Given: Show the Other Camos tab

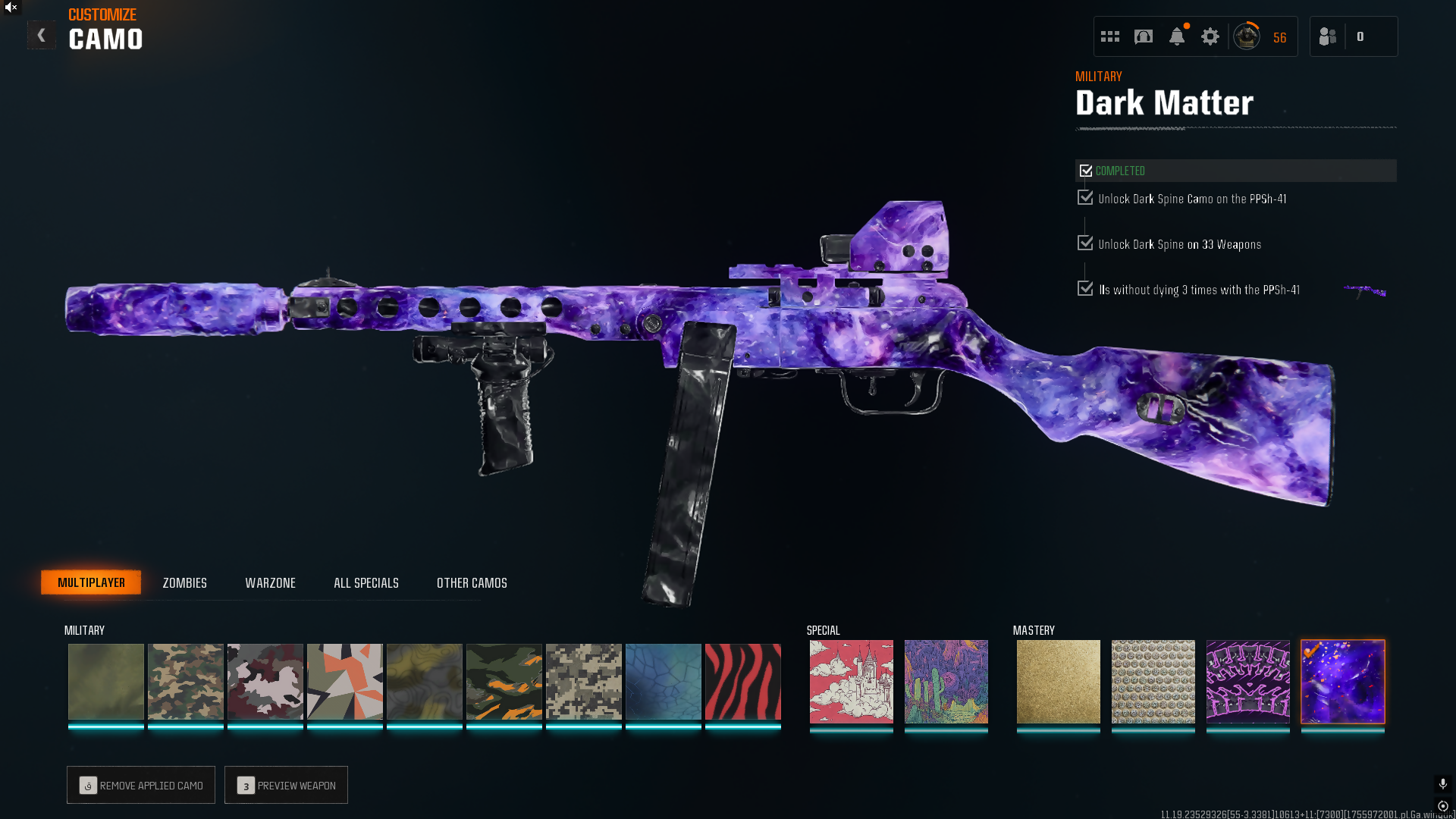Looking at the screenshot, I should 472,582.
